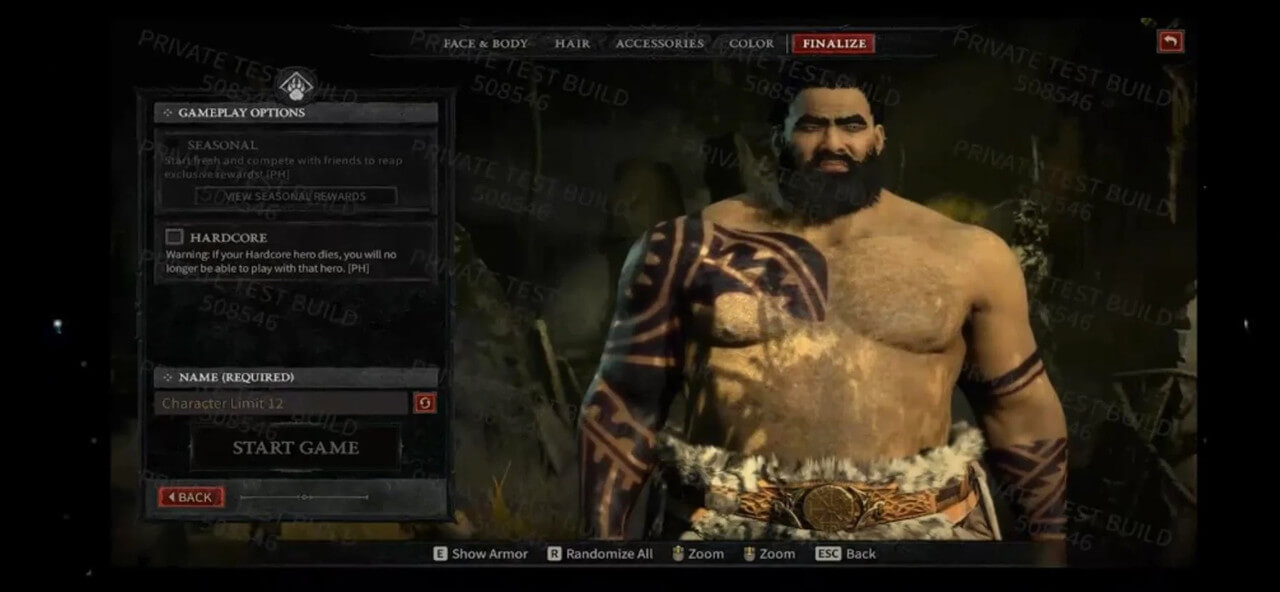Go to the Color tab
Screen dimensions: 1280x592
pyautogui.click(x=751, y=44)
